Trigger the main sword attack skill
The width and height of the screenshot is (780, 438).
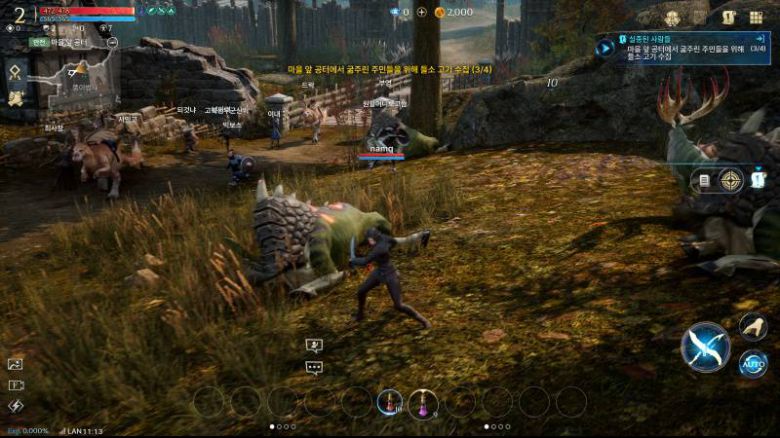[705, 347]
